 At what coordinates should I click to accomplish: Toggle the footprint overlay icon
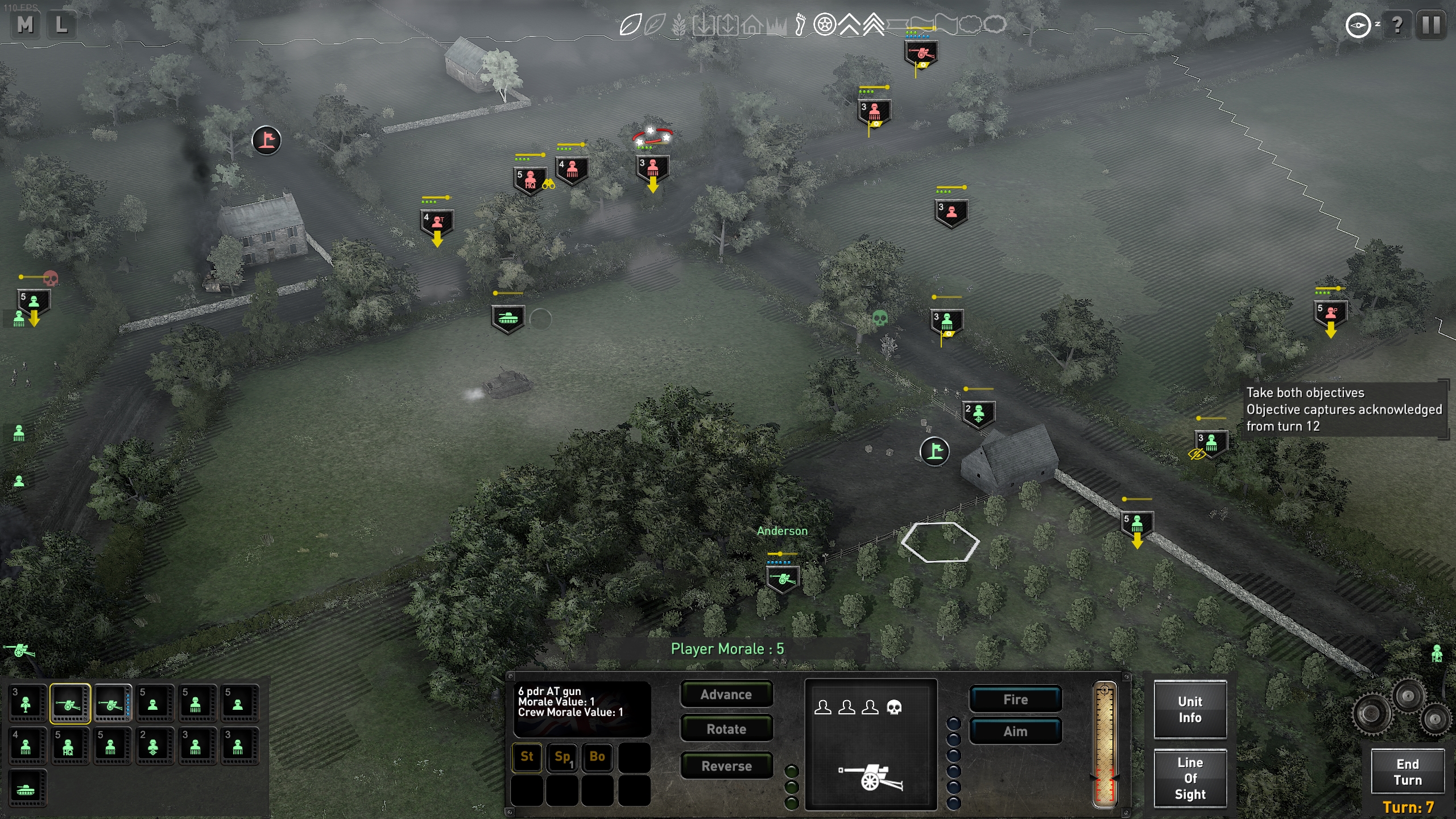pyautogui.click(x=800, y=24)
